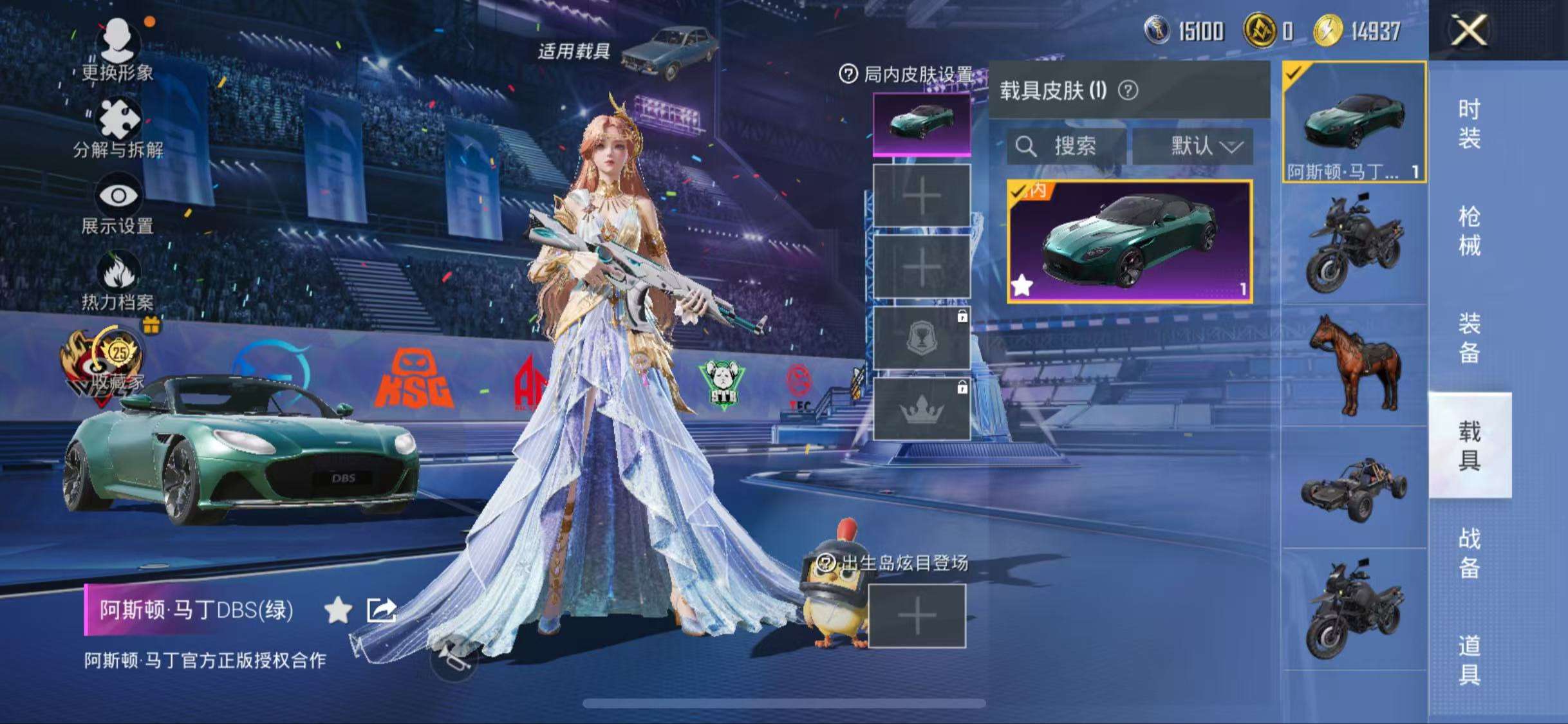1568x724 pixels.
Task: Click the magnifier icon in the search bar
Action: [x=1027, y=147]
